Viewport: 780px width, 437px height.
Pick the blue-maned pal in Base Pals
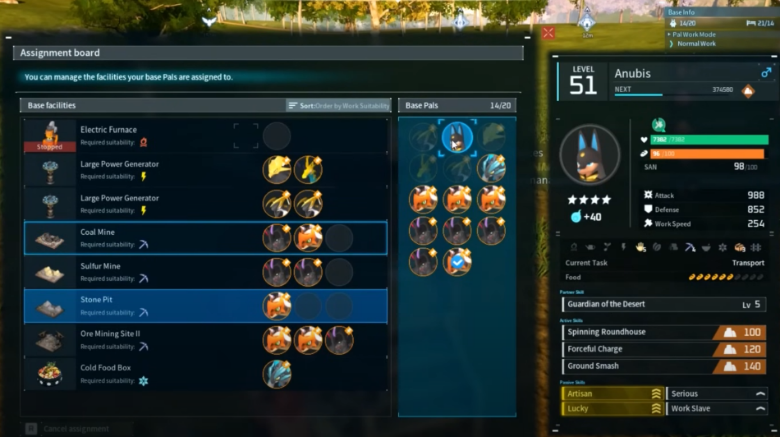(490, 168)
